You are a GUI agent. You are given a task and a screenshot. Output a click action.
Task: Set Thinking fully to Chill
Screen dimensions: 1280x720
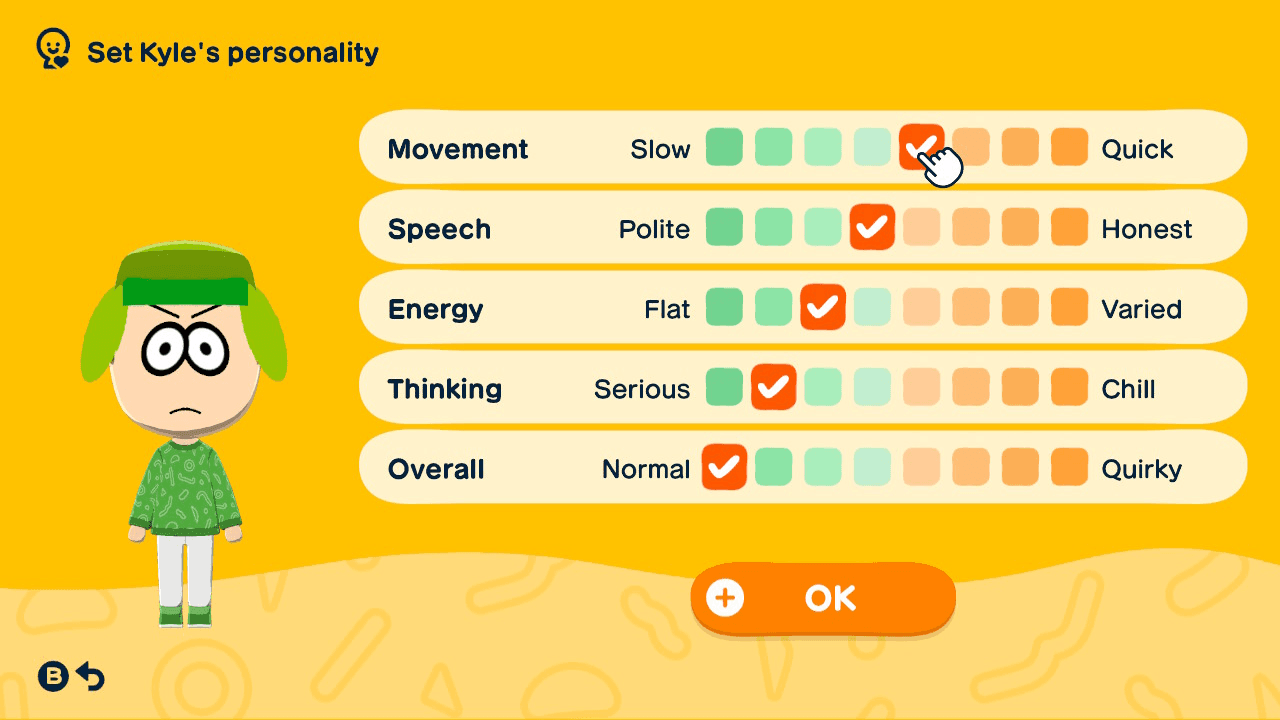pyautogui.click(x=1069, y=387)
